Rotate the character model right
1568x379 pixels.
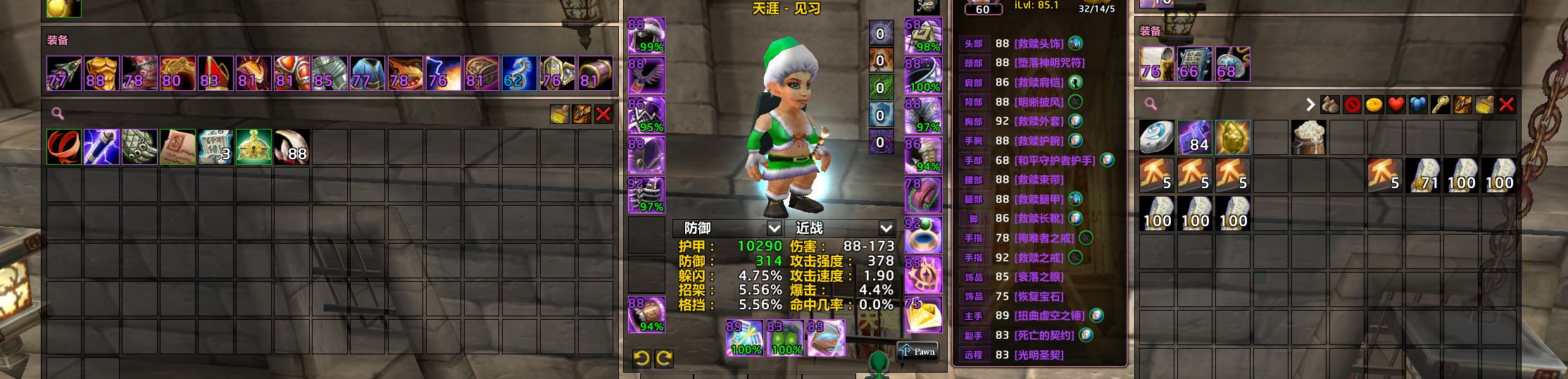click(x=663, y=359)
